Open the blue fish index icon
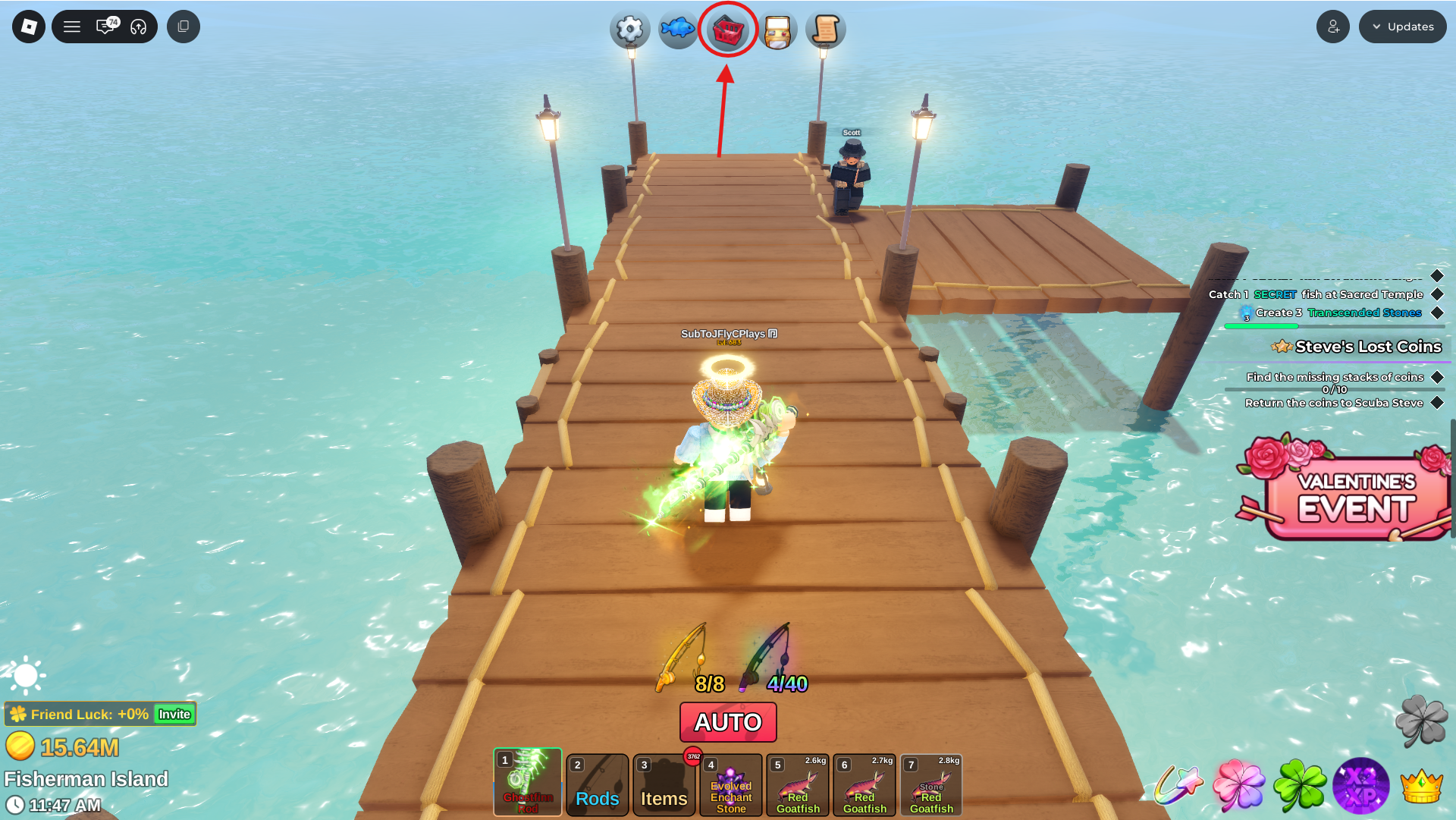The width and height of the screenshot is (1456, 820). [x=677, y=30]
